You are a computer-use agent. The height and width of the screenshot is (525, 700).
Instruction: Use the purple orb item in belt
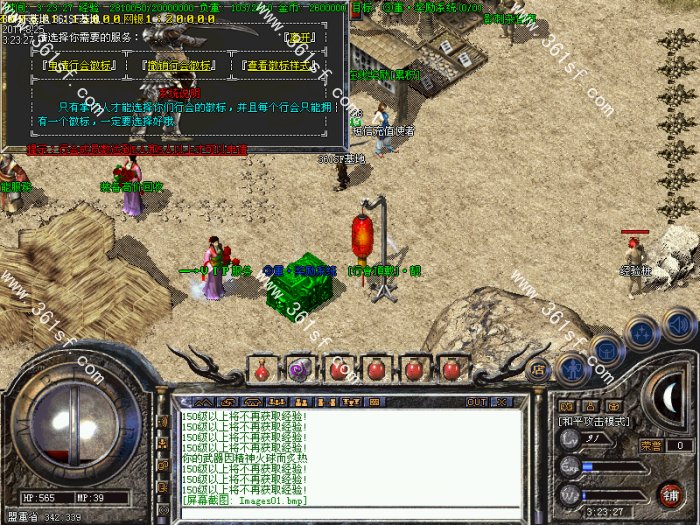point(300,369)
